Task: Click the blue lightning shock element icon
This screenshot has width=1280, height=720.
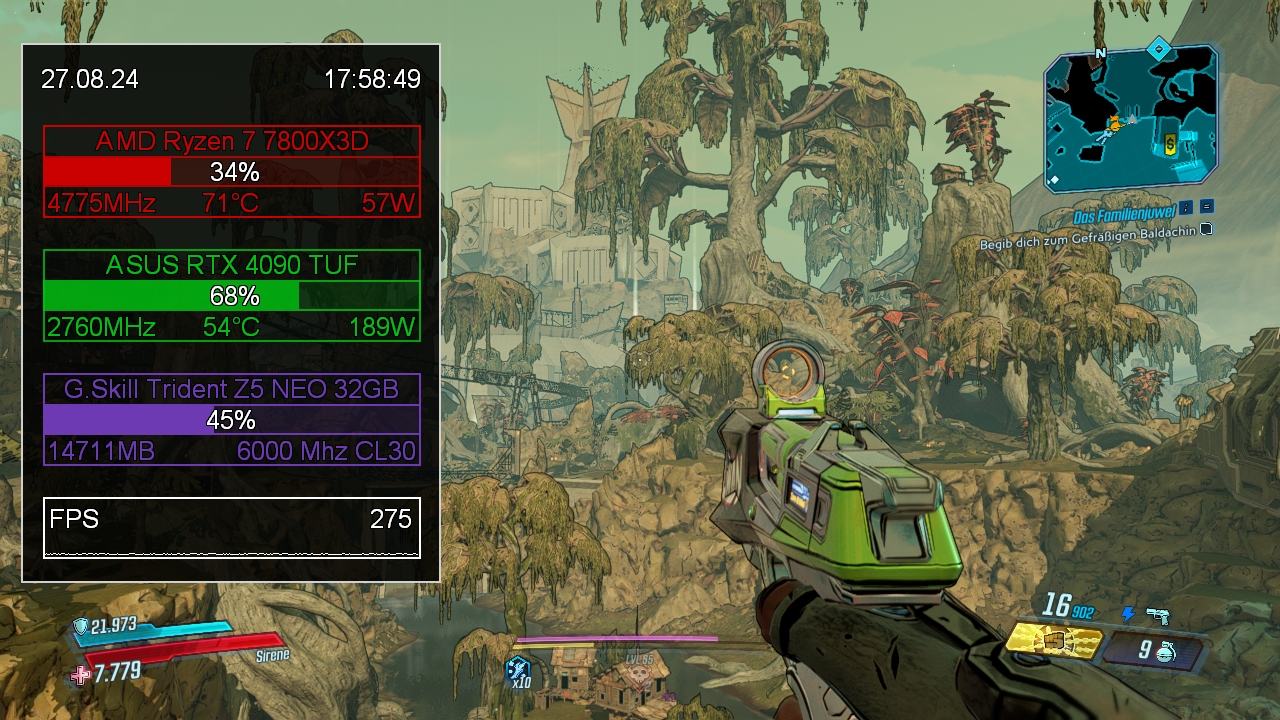Action: pyautogui.click(x=1129, y=614)
